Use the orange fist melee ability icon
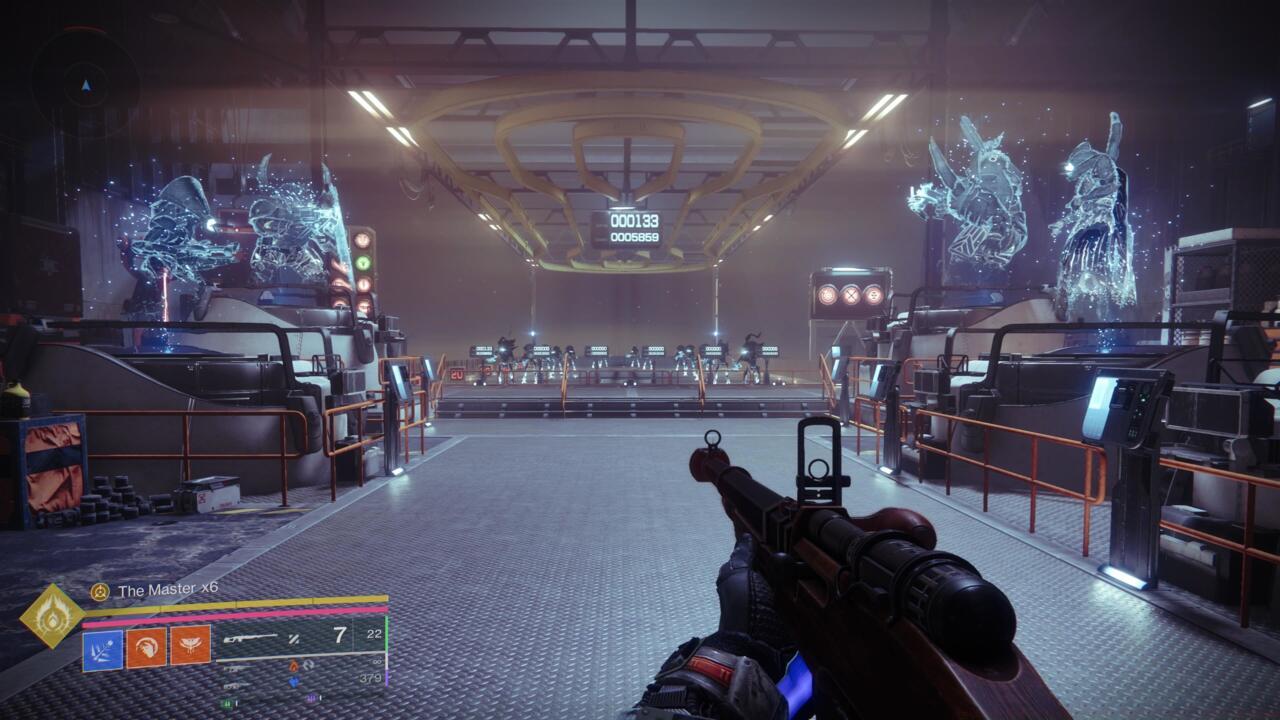The image size is (1280, 720). tap(146, 648)
